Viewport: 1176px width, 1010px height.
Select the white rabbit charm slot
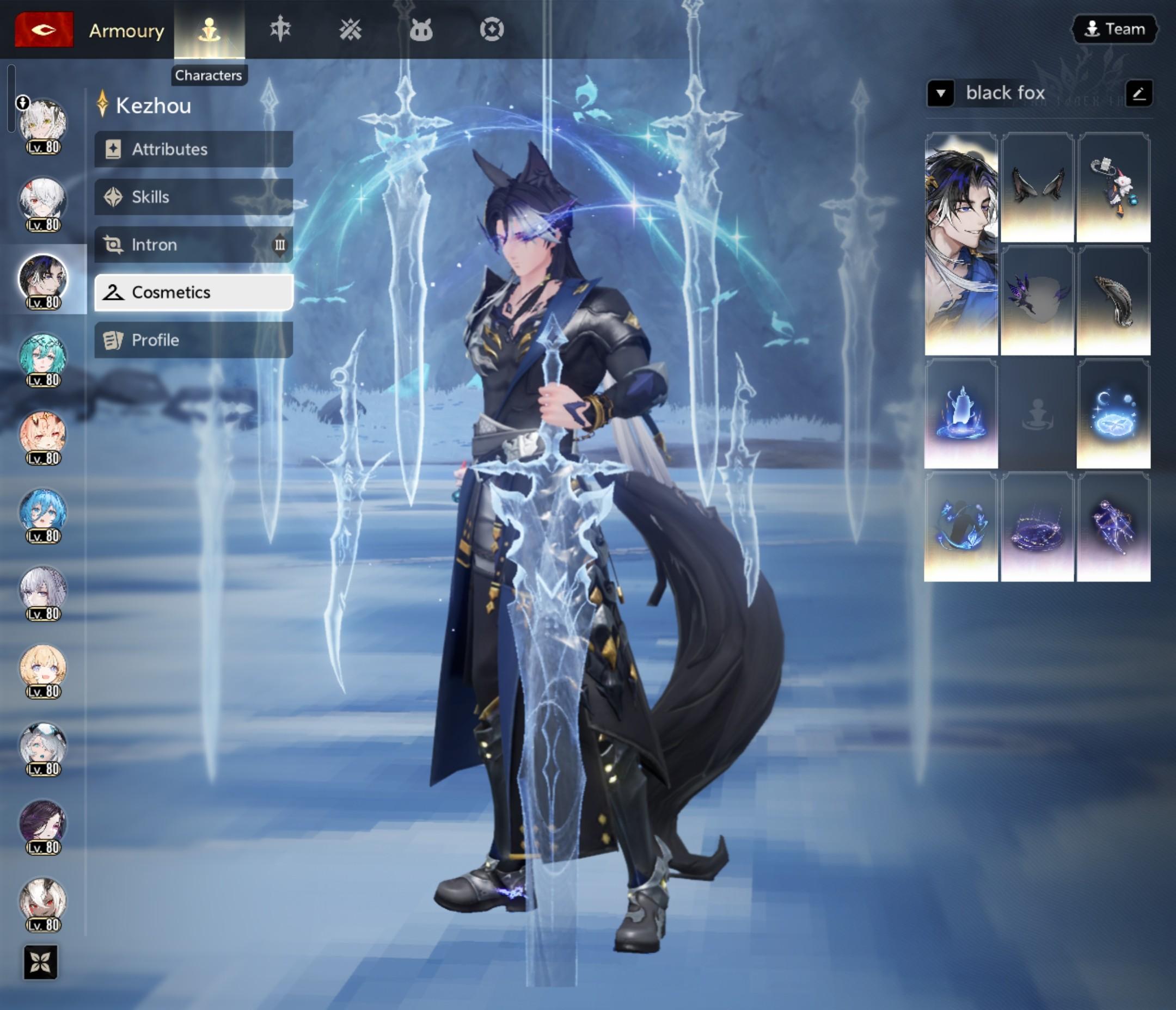tap(1113, 187)
